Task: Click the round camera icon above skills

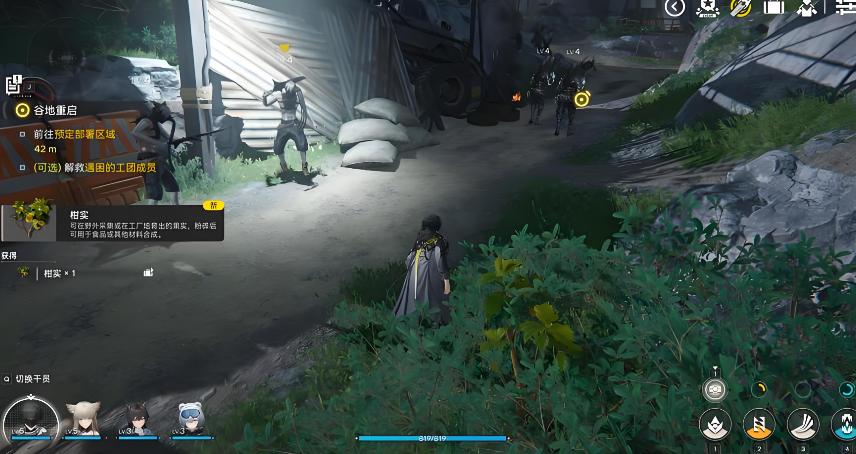Action: tap(714, 388)
